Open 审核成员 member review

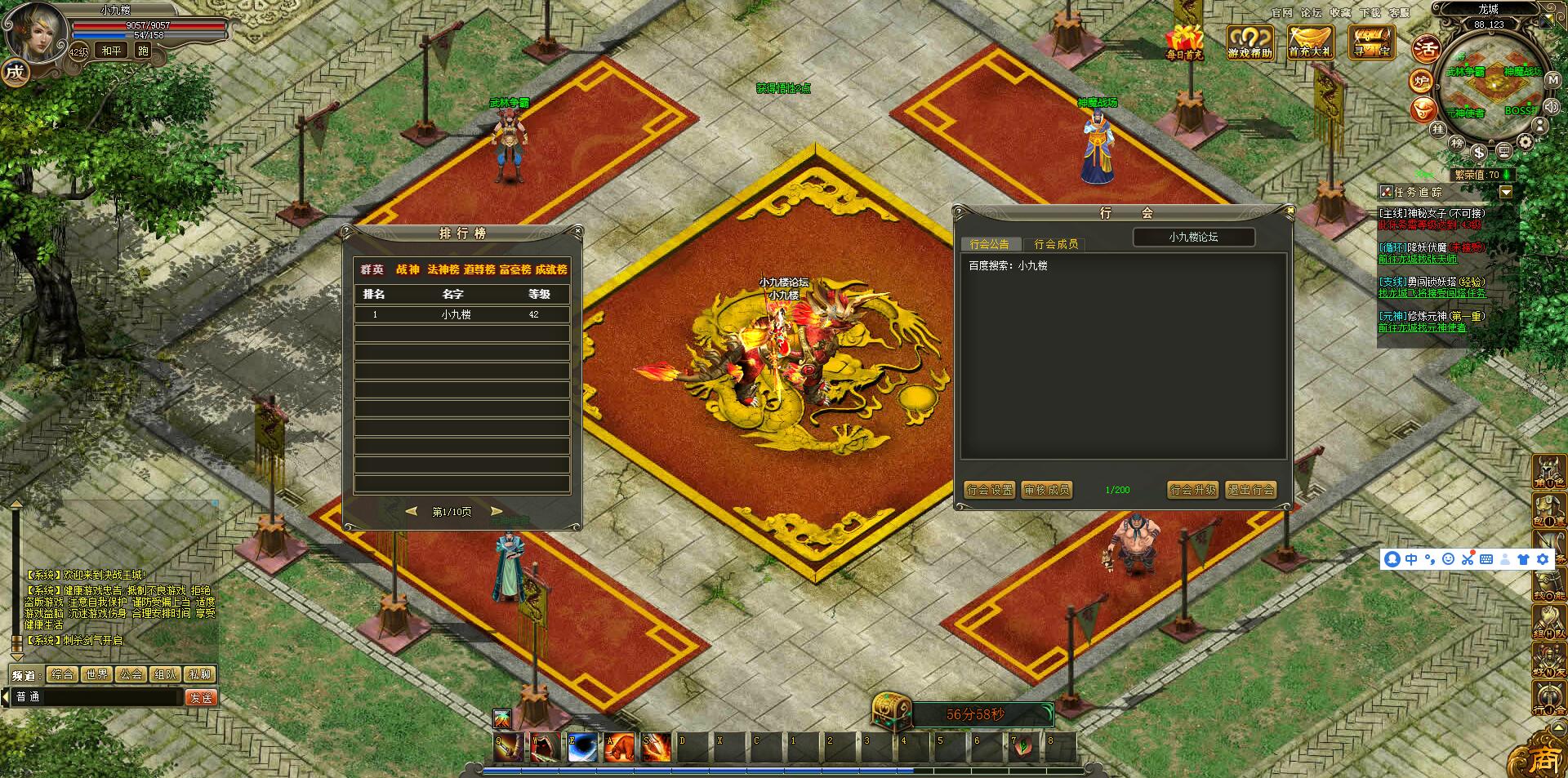pyautogui.click(x=1047, y=490)
